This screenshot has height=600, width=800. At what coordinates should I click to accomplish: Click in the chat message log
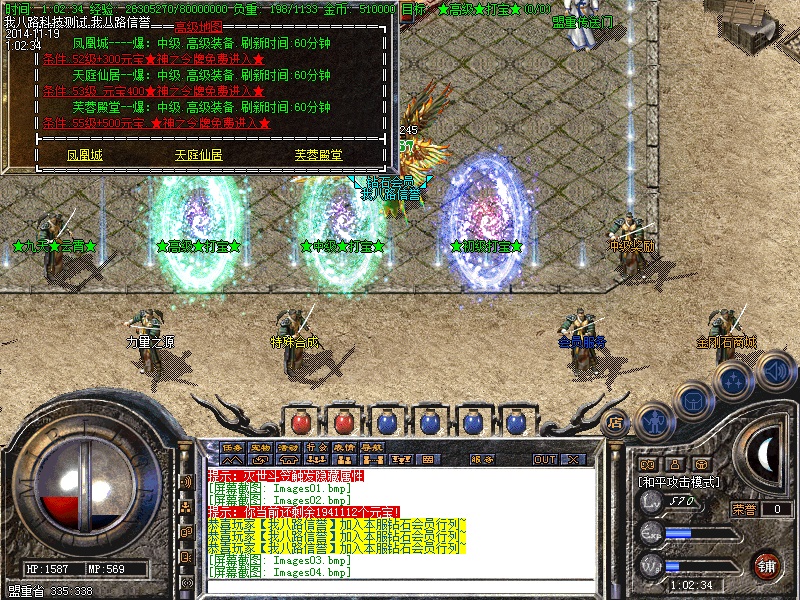click(400, 520)
